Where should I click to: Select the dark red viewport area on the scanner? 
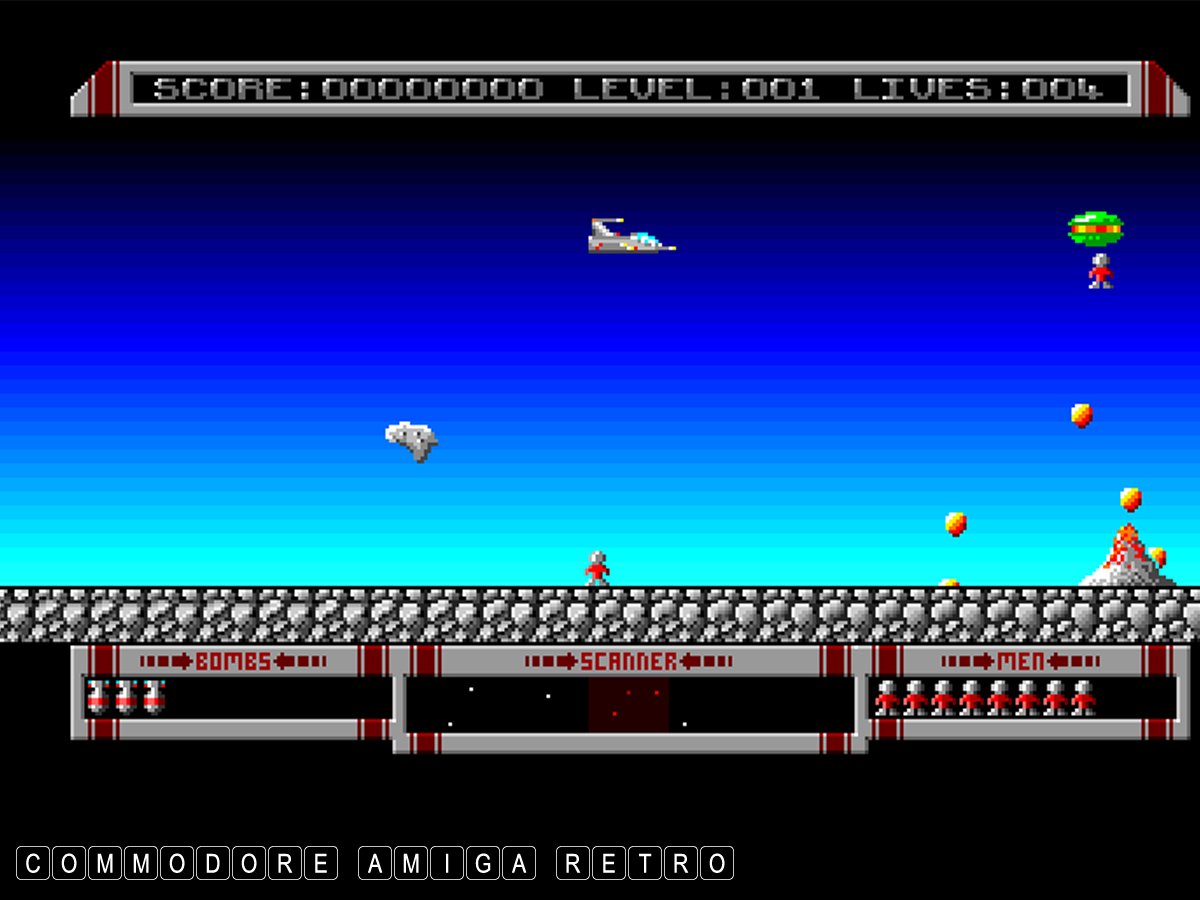[628, 705]
